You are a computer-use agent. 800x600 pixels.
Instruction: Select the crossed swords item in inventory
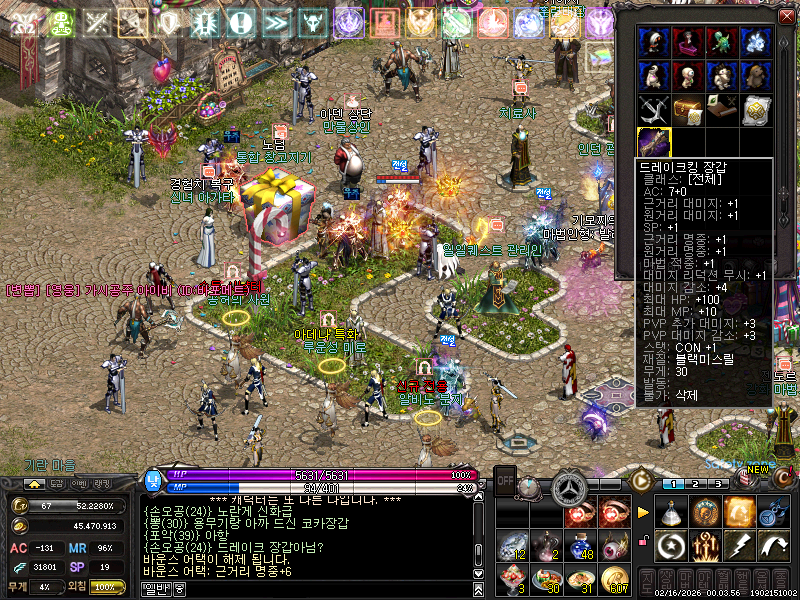(x=655, y=108)
